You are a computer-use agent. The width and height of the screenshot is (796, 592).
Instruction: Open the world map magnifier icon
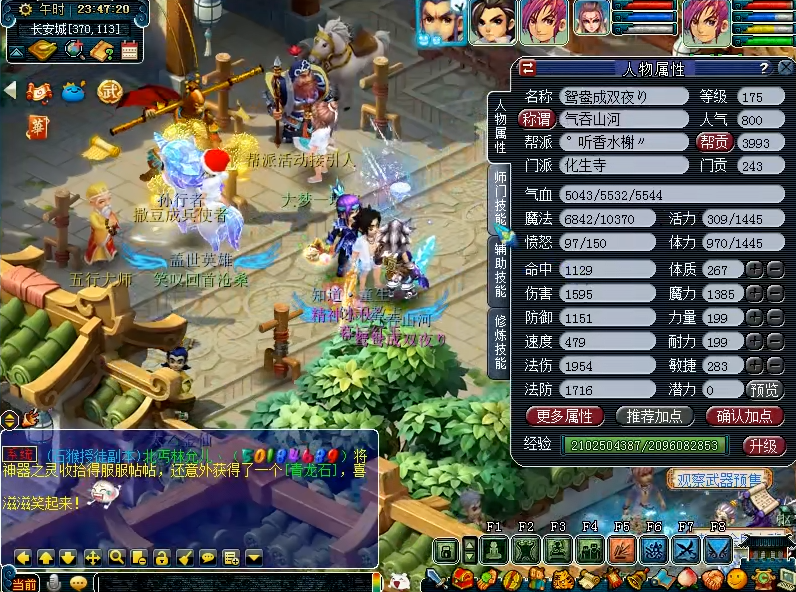(73, 50)
